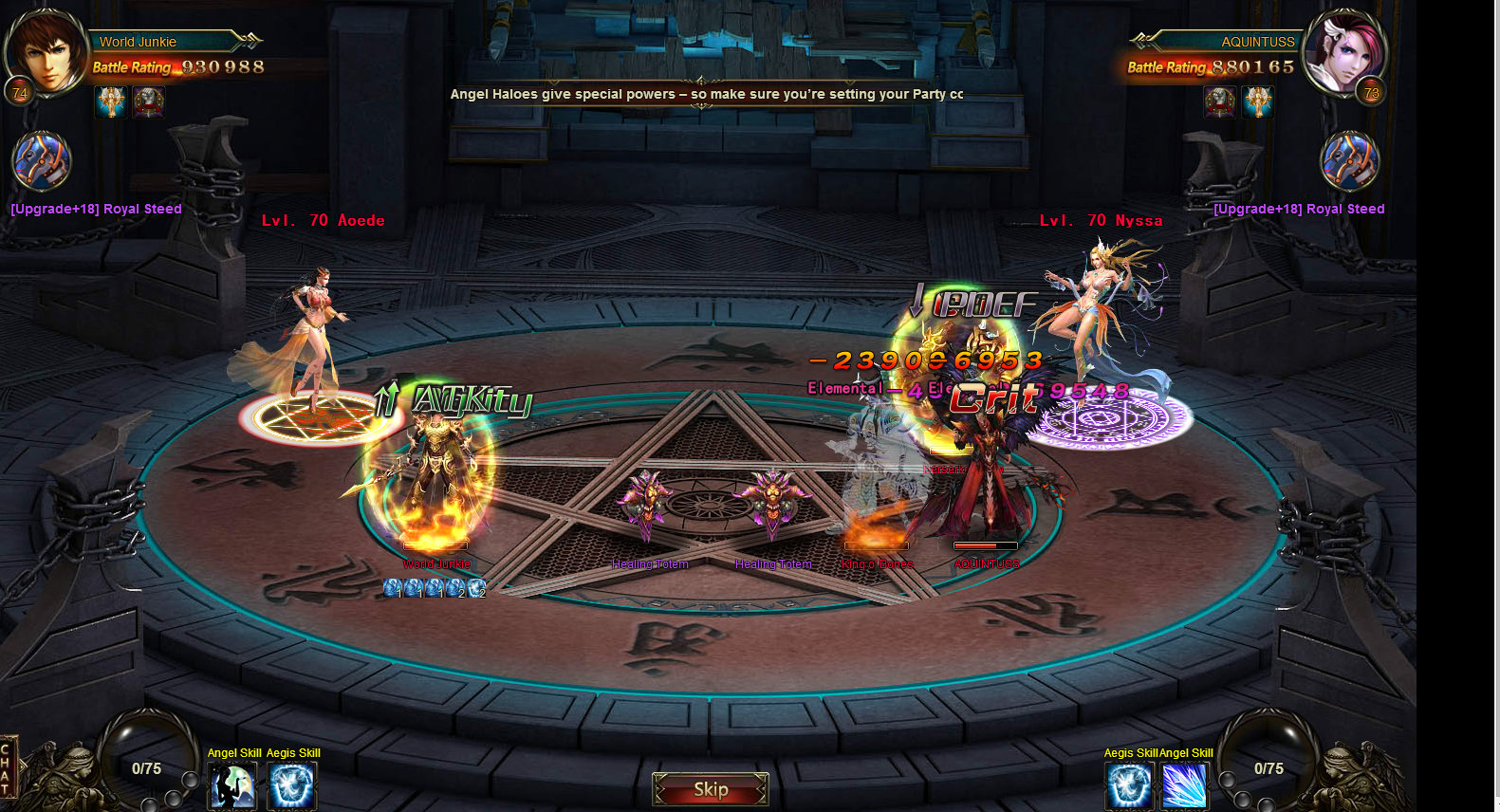Inspect AQUINTUSS's Royal Steed mount icon
This screenshot has height=812, width=1500.
(1349, 161)
